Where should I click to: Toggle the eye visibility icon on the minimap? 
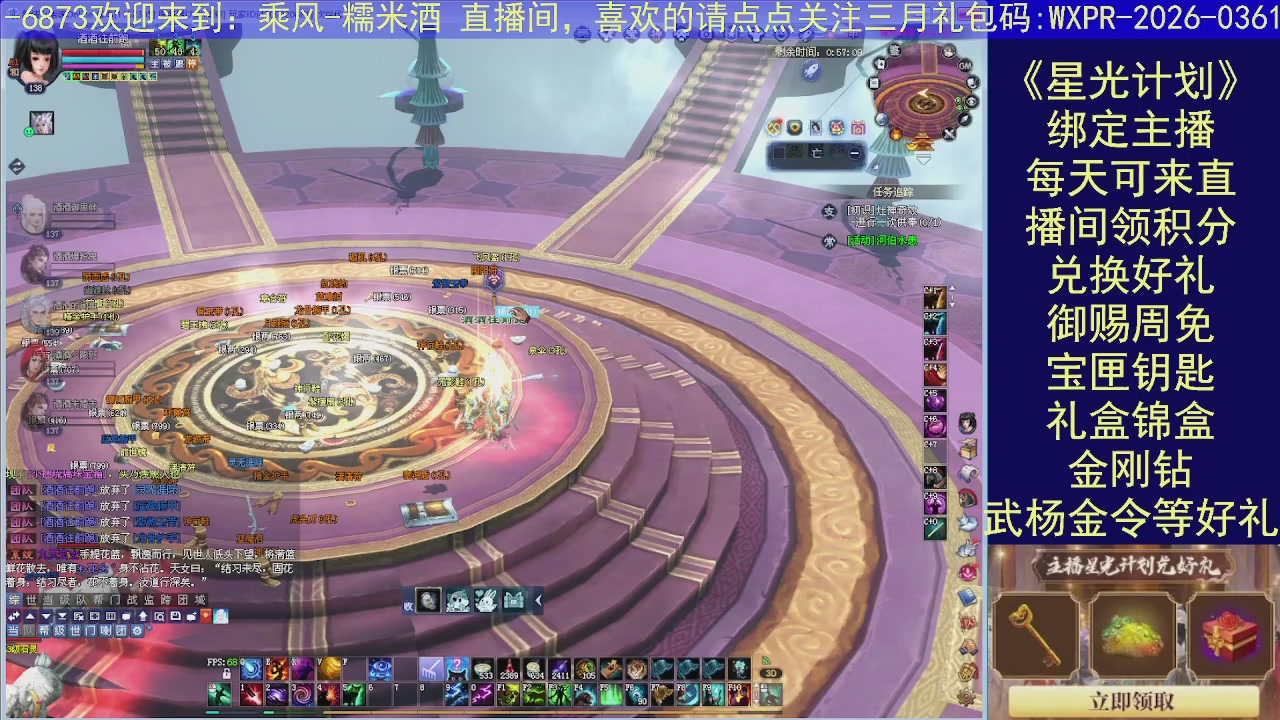tap(972, 102)
